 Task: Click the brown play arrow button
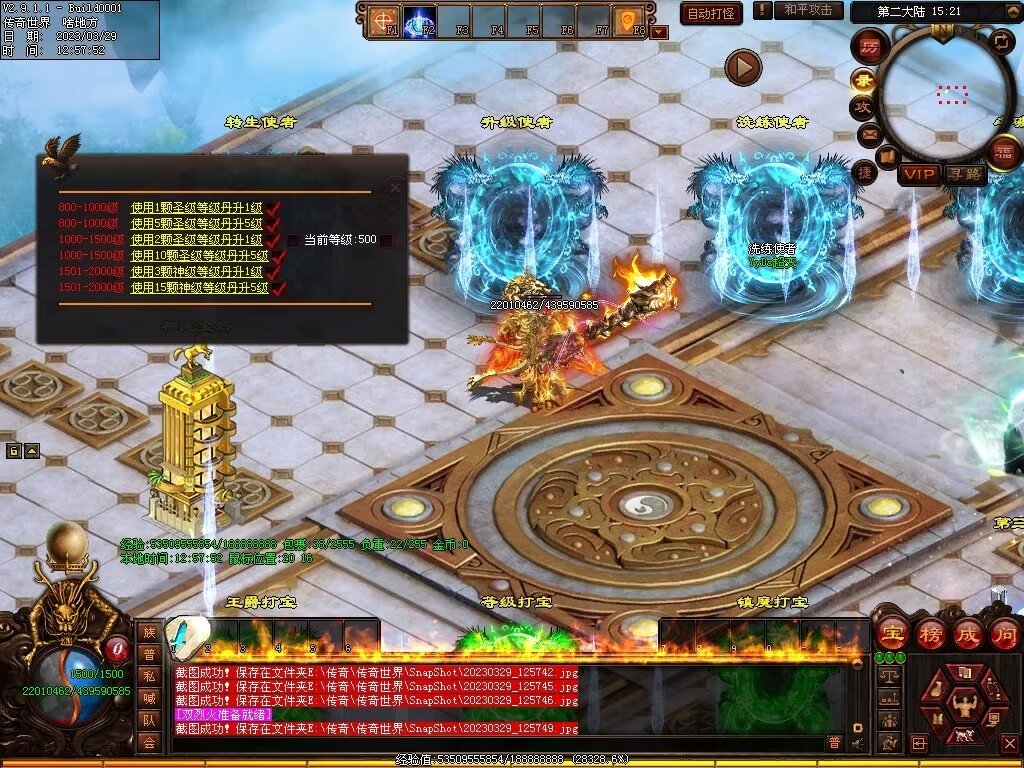(x=743, y=68)
